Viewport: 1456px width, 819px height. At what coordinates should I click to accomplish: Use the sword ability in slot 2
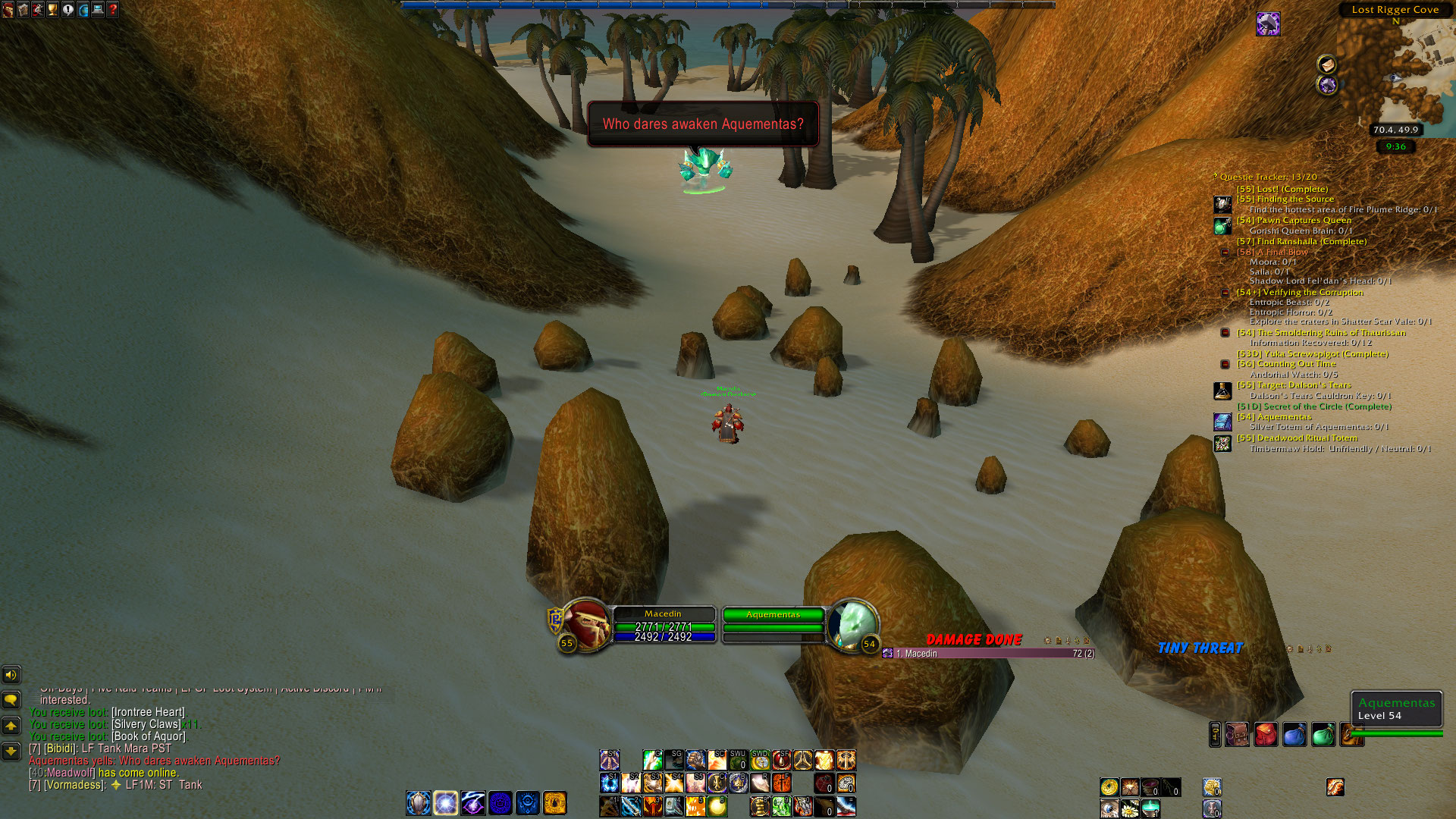(x=631, y=805)
